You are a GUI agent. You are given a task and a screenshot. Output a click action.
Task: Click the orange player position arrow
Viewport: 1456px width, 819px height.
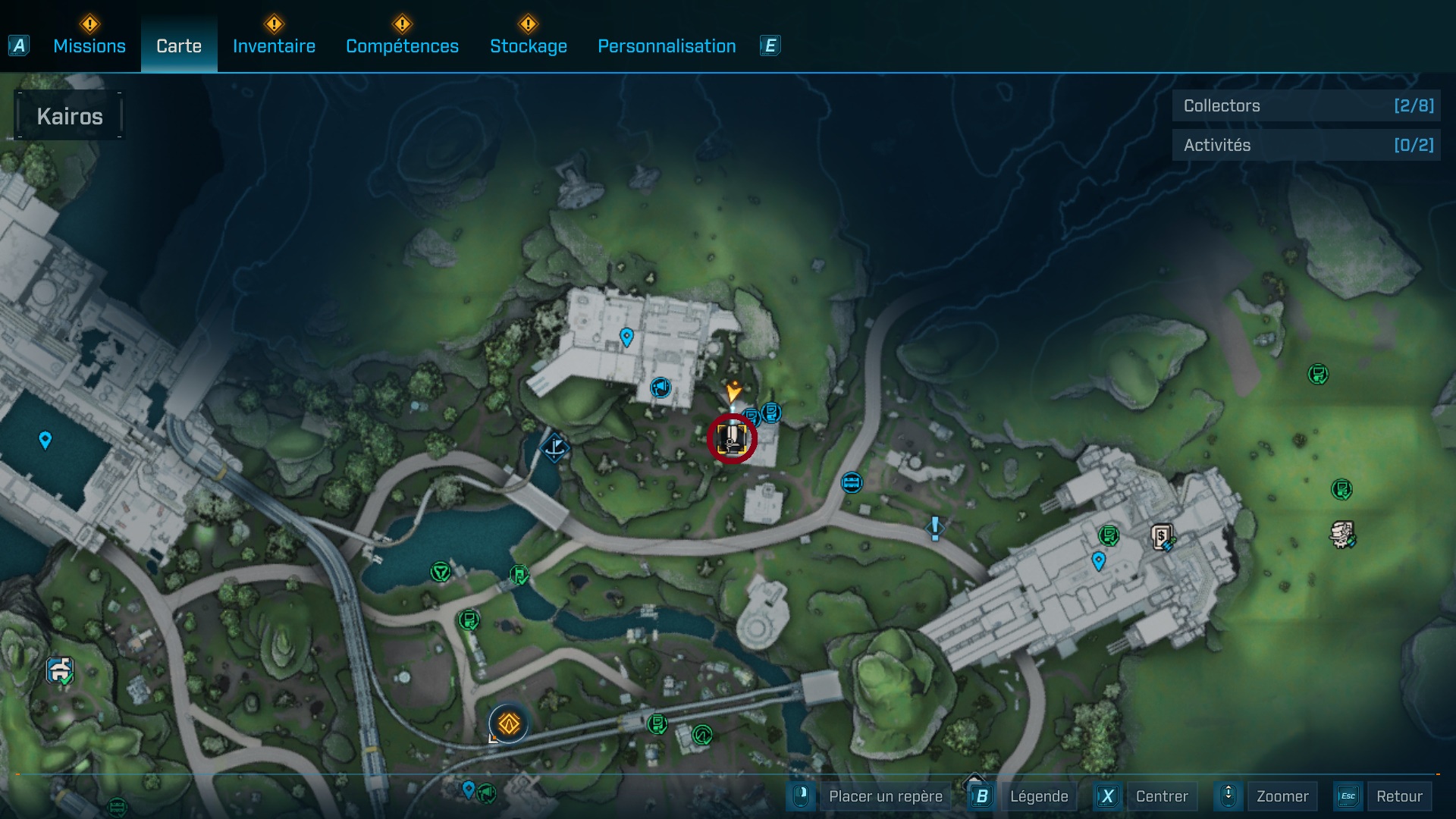(x=732, y=391)
